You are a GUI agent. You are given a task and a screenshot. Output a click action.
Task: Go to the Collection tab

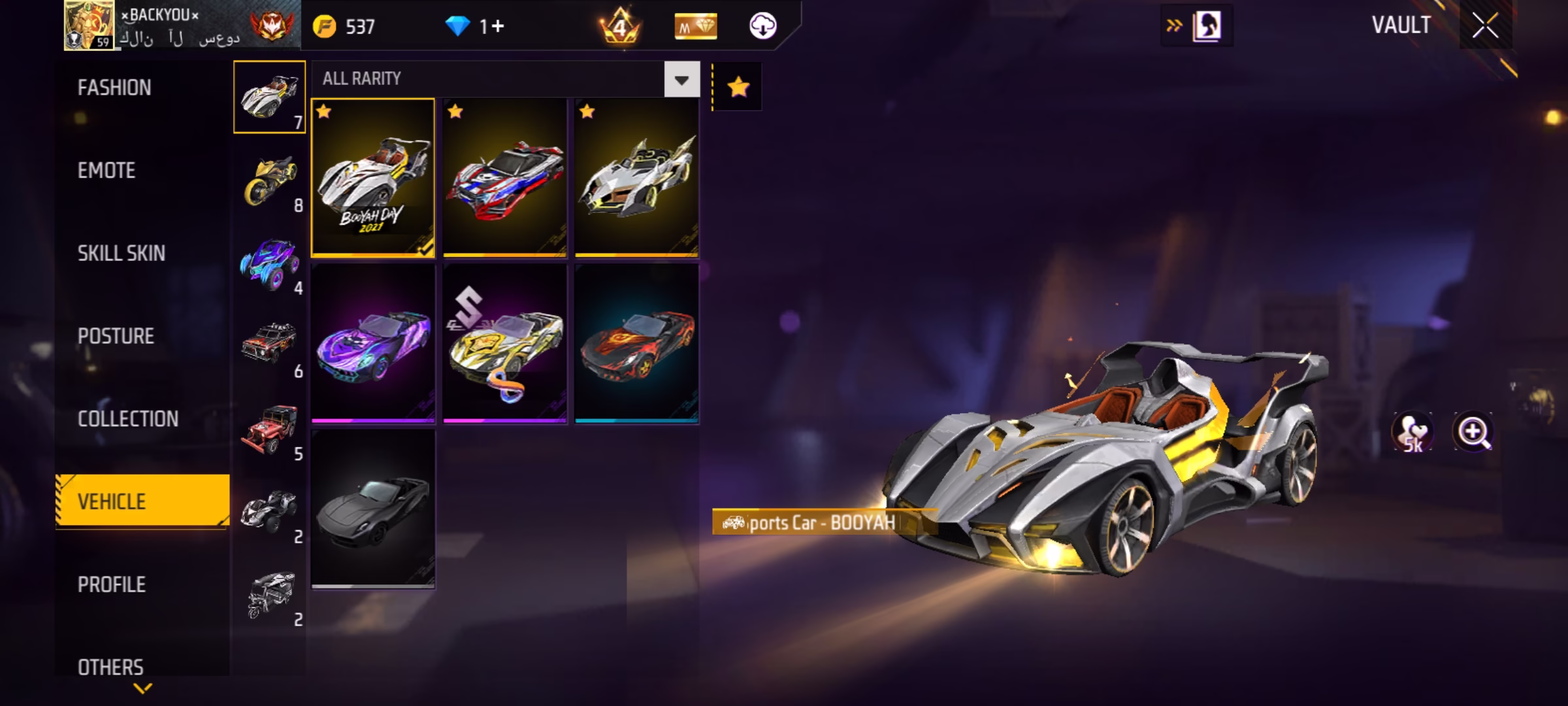pos(128,419)
